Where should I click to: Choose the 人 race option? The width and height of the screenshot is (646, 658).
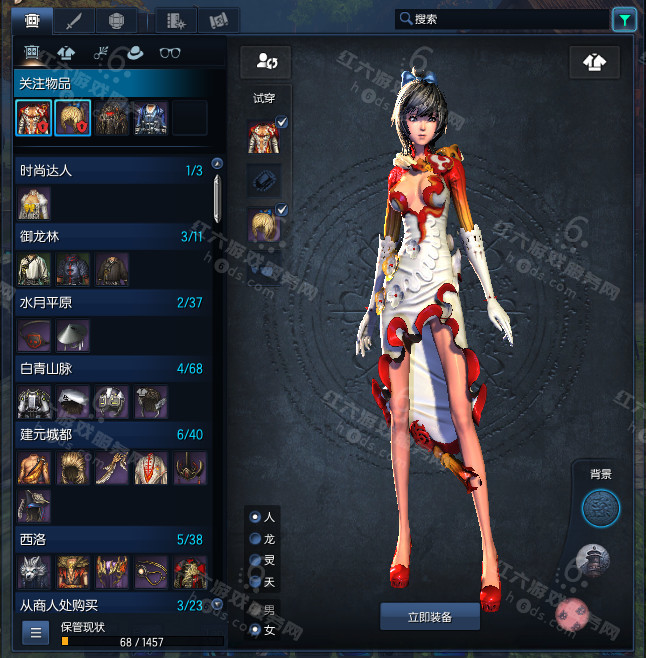[x=256, y=517]
